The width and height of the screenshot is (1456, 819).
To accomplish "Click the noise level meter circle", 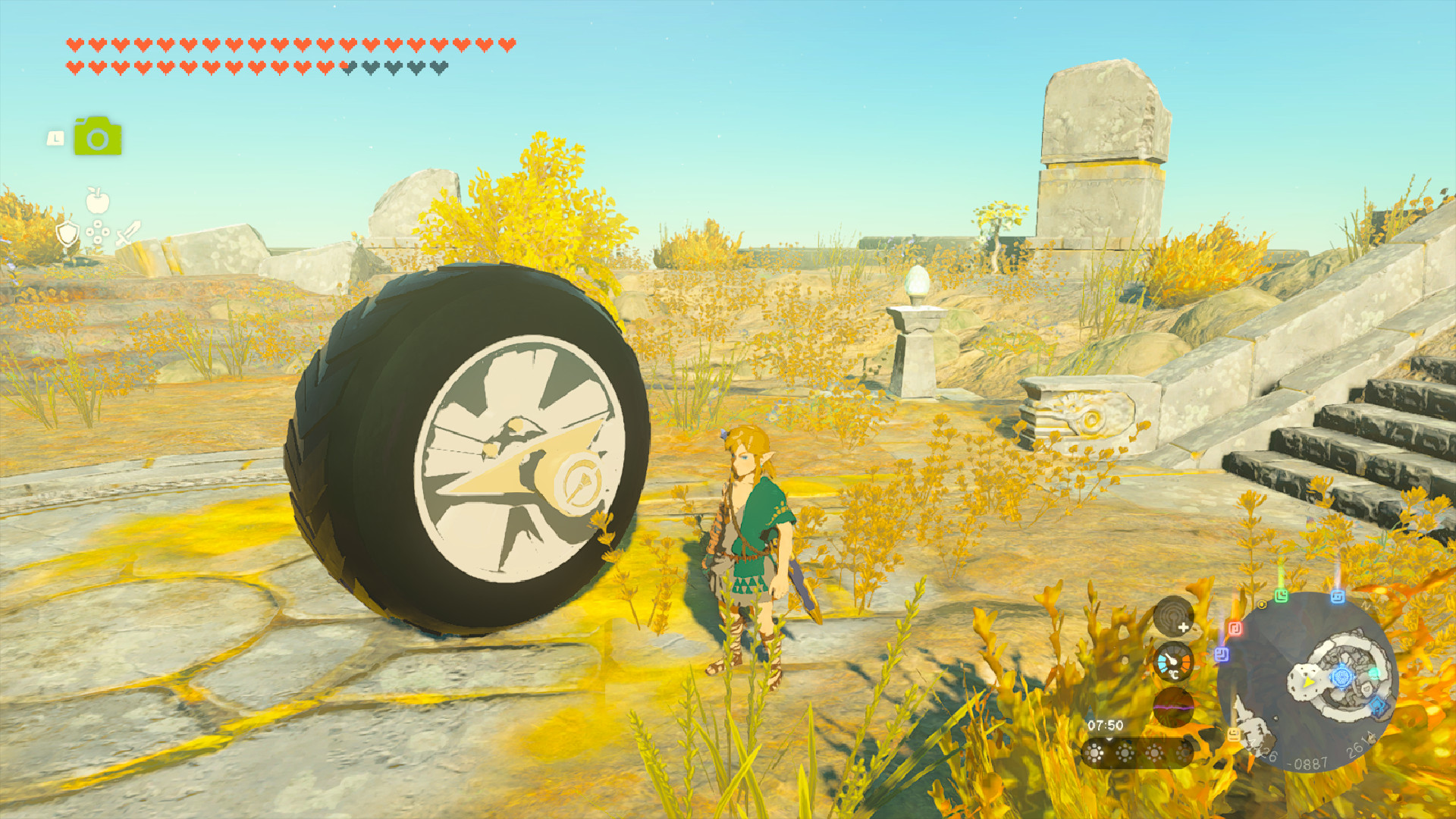I will click(x=1173, y=708).
